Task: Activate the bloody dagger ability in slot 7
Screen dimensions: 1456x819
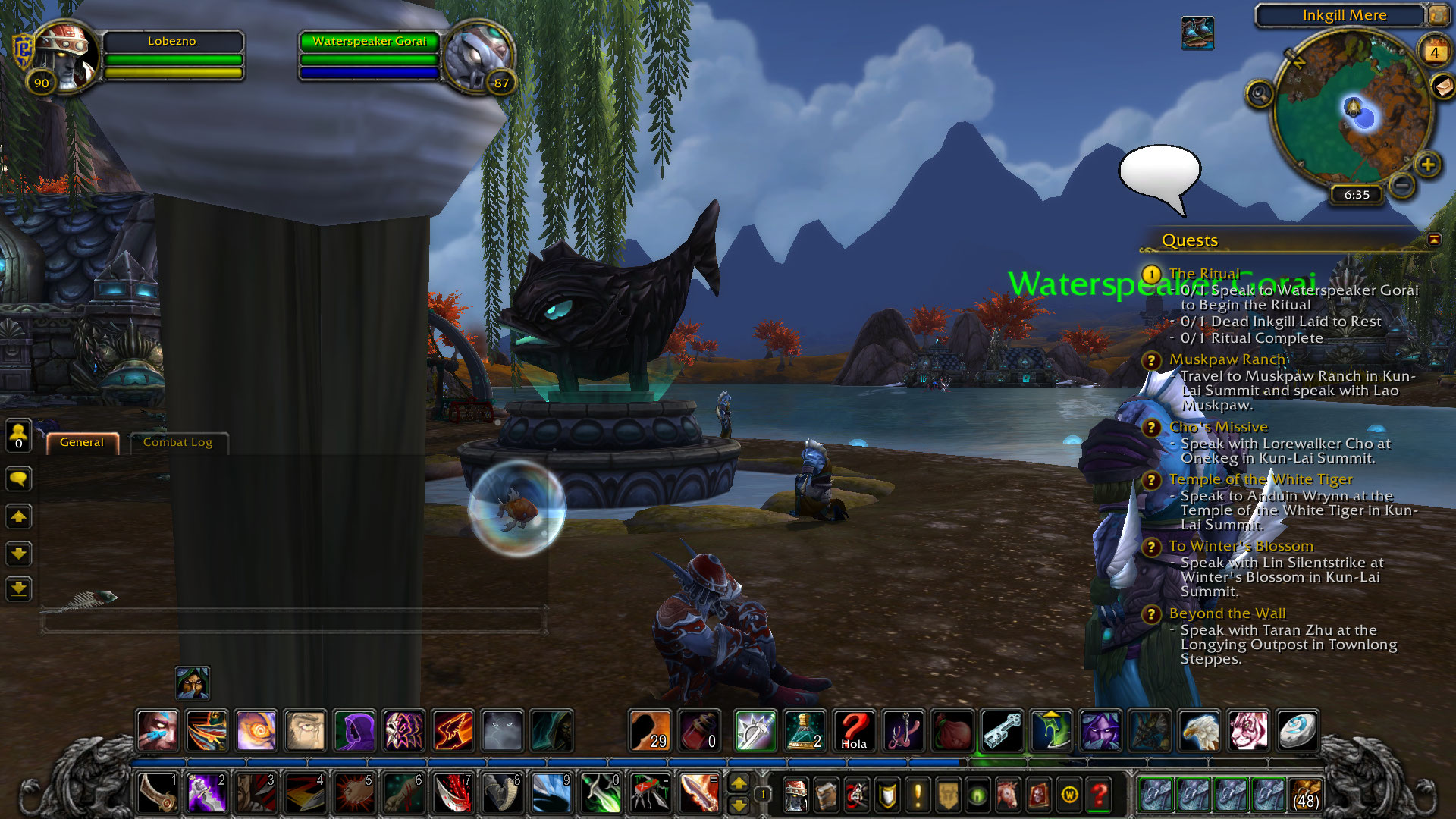Action: (x=453, y=793)
